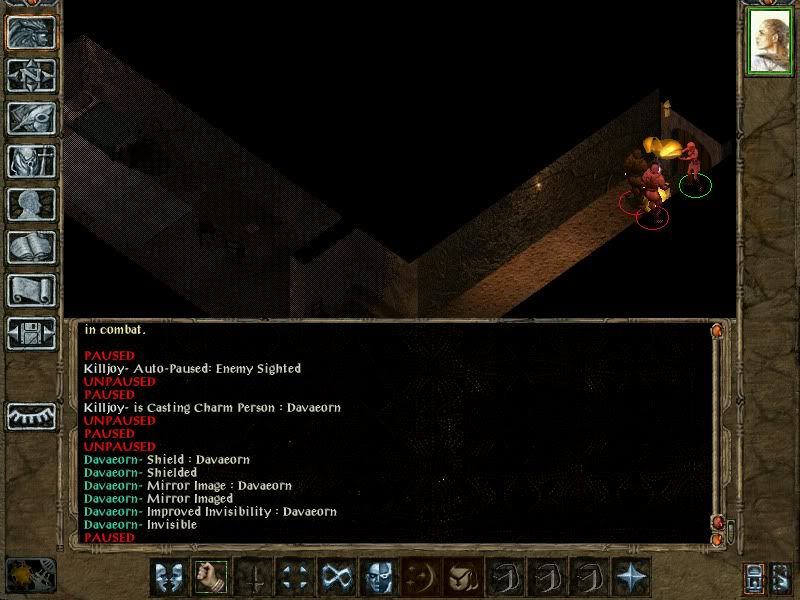Viewport: 800px width, 600px height.
Task: Show the character record head-profile button
Action: click(x=31, y=204)
